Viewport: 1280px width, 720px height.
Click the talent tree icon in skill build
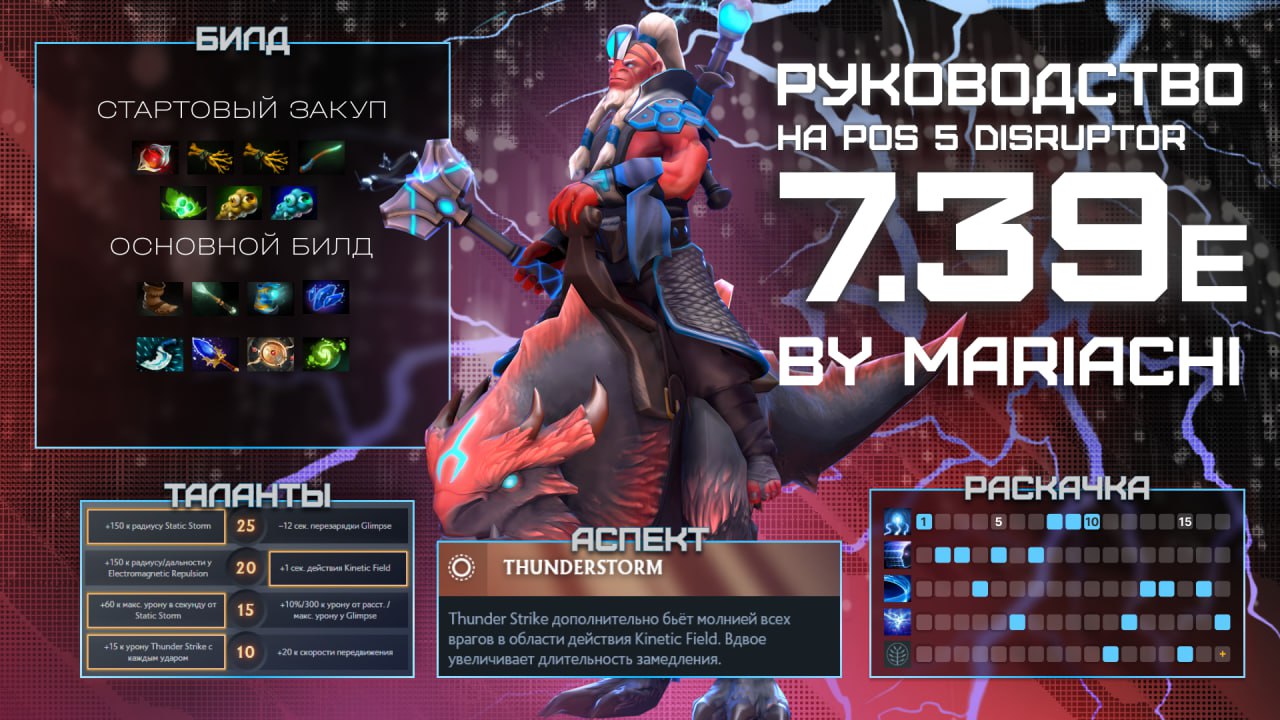point(896,654)
